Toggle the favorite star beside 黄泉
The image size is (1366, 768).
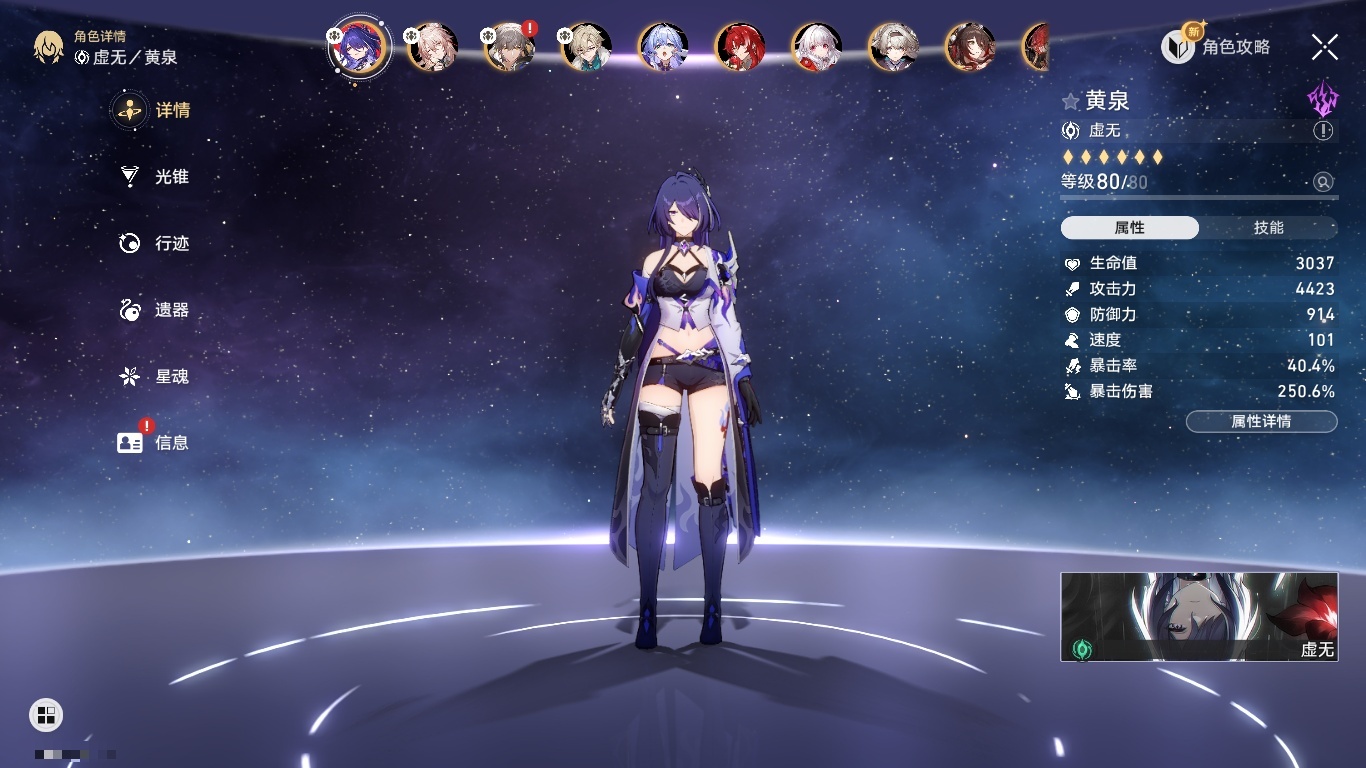(1071, 101)
